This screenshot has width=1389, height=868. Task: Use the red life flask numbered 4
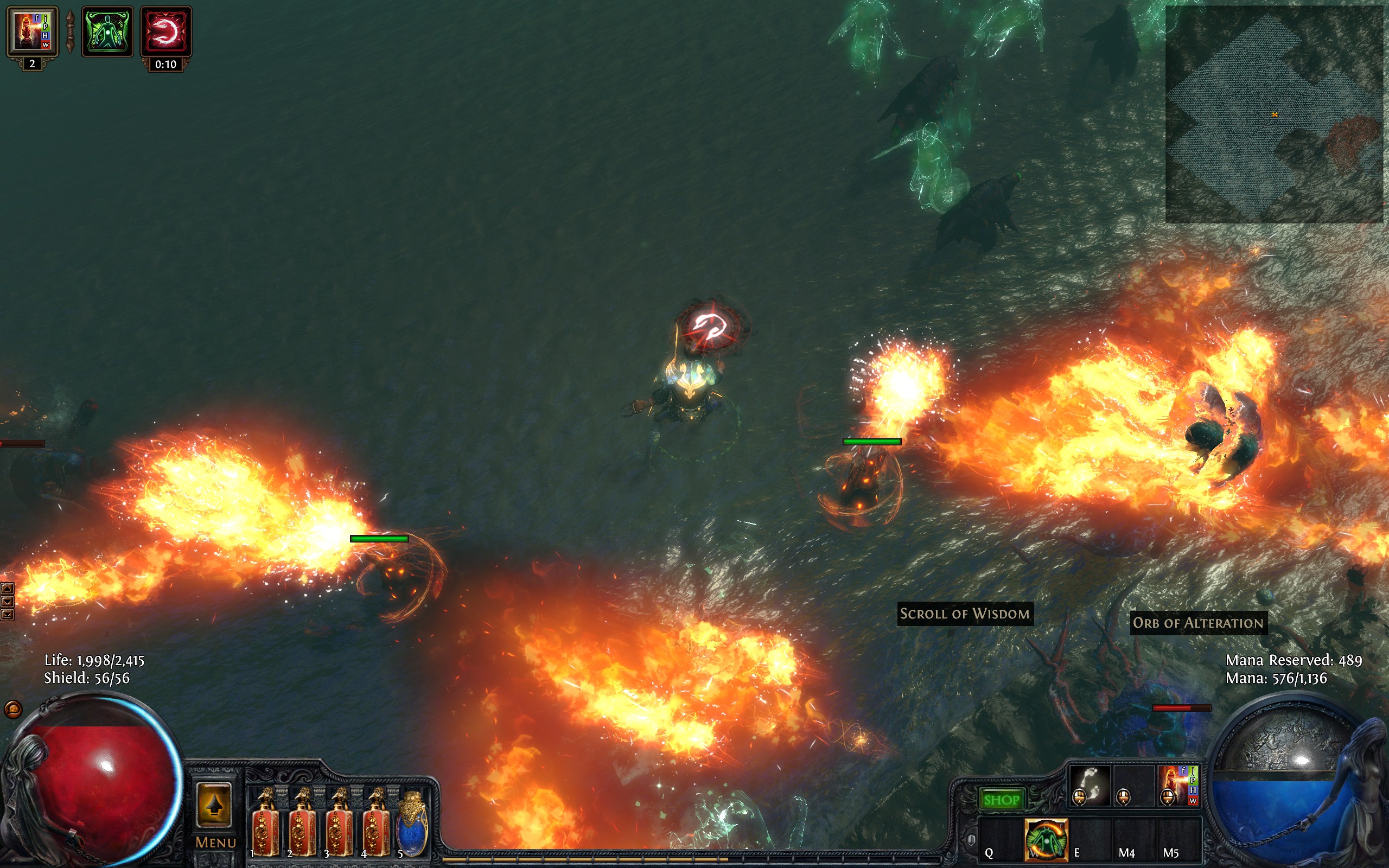point(376,825)
